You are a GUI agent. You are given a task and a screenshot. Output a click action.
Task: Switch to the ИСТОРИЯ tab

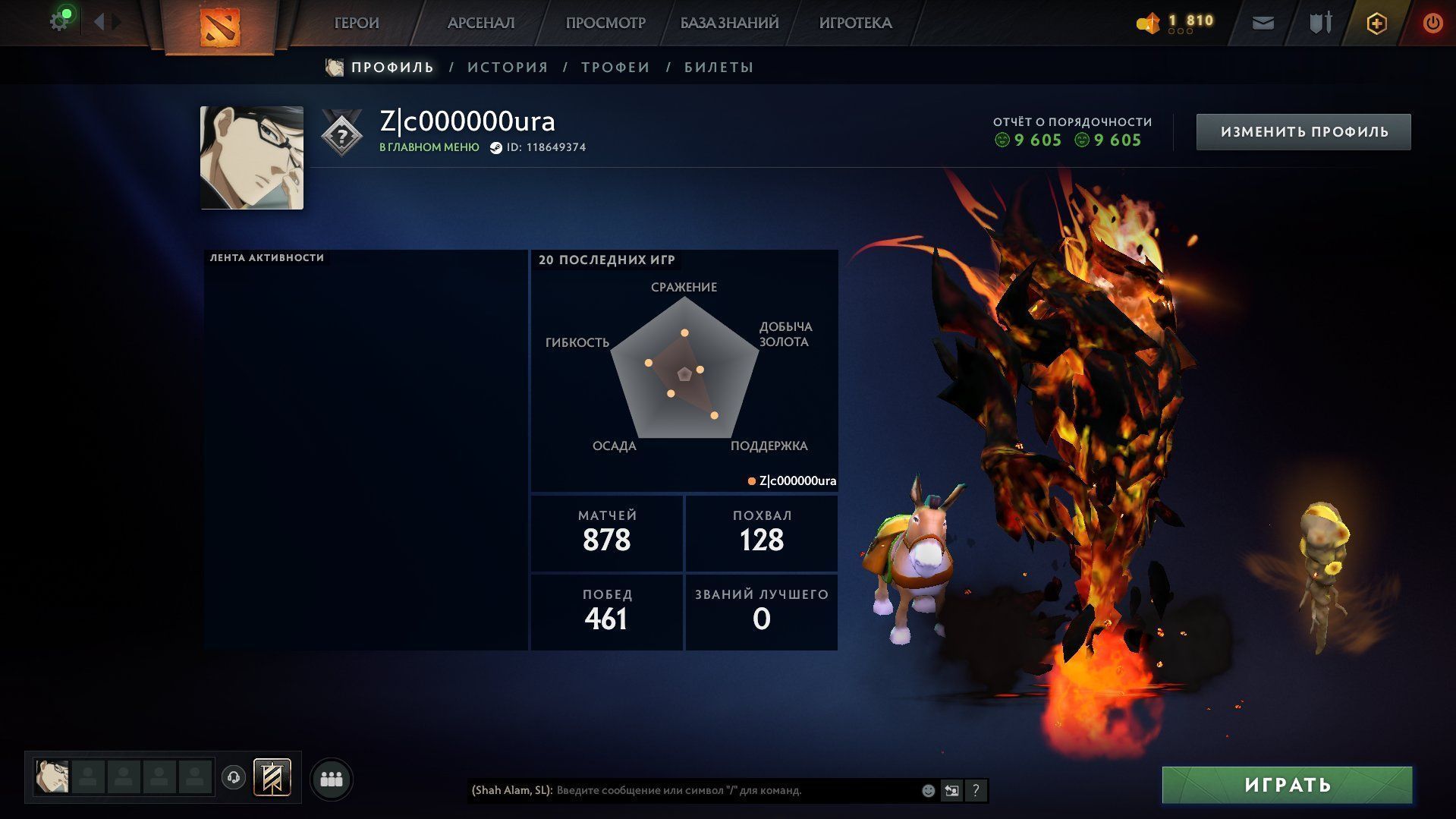click(x=508, y=68)
